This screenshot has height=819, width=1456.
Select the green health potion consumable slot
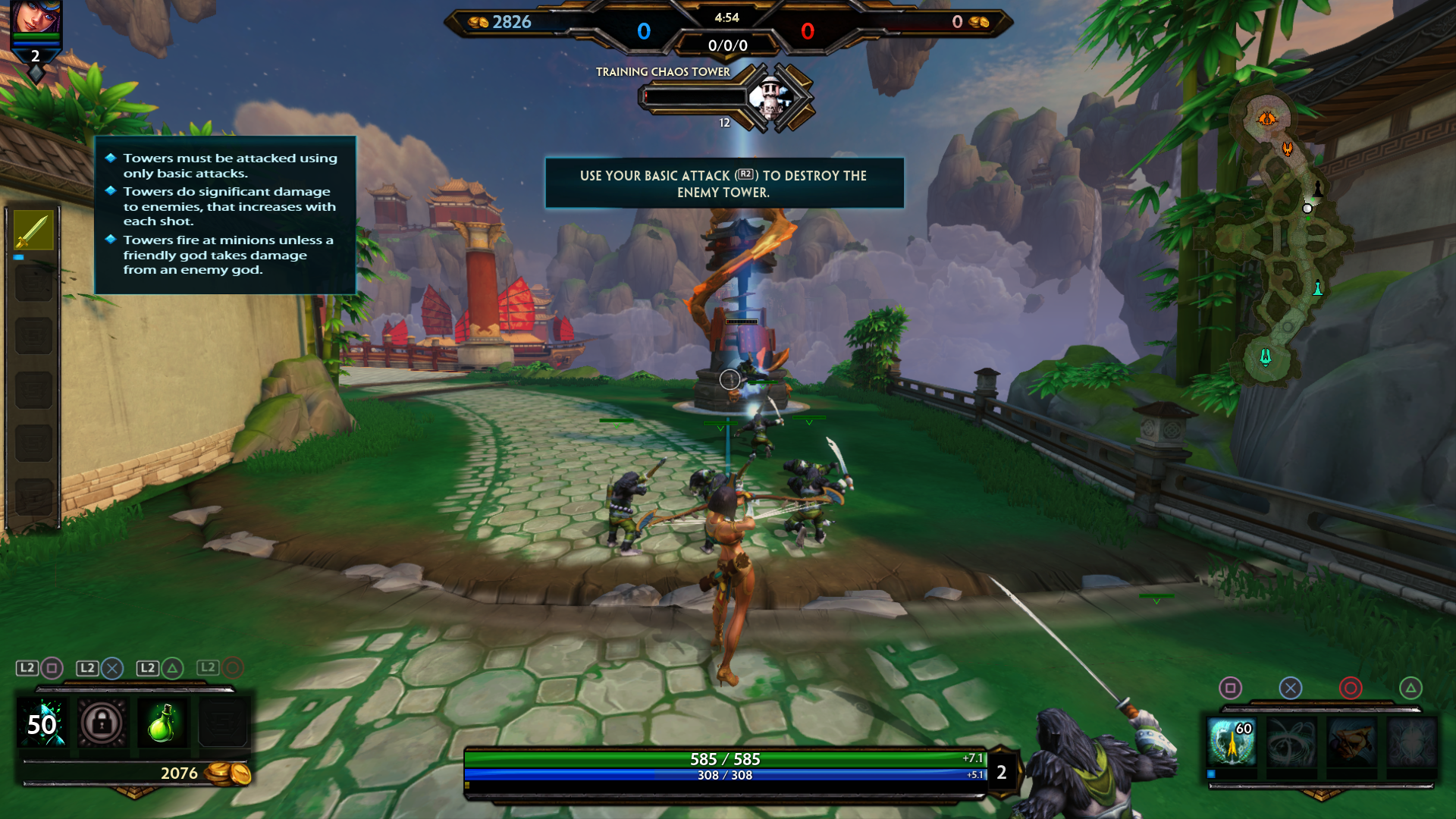tap(162, 723)
